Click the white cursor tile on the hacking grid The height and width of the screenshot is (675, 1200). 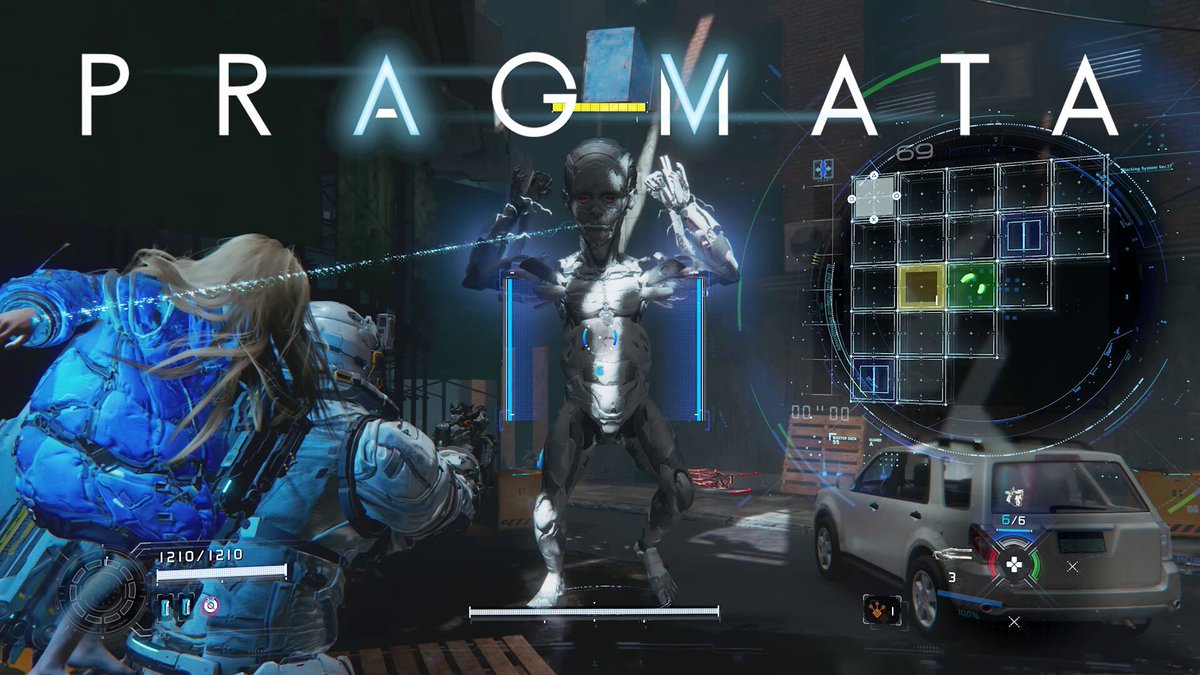(874, 196)
